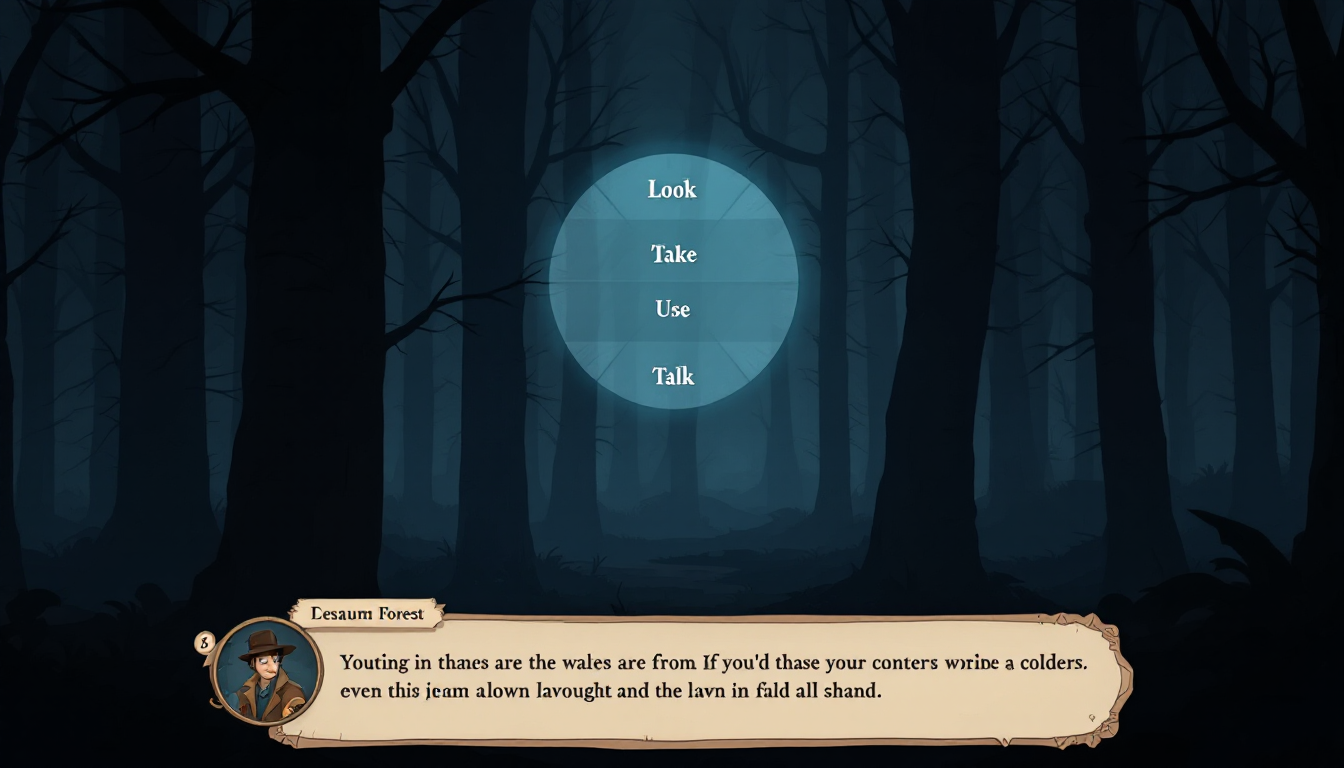
Task: Select the Take verb in the radial menu
Action: point(672,254)
